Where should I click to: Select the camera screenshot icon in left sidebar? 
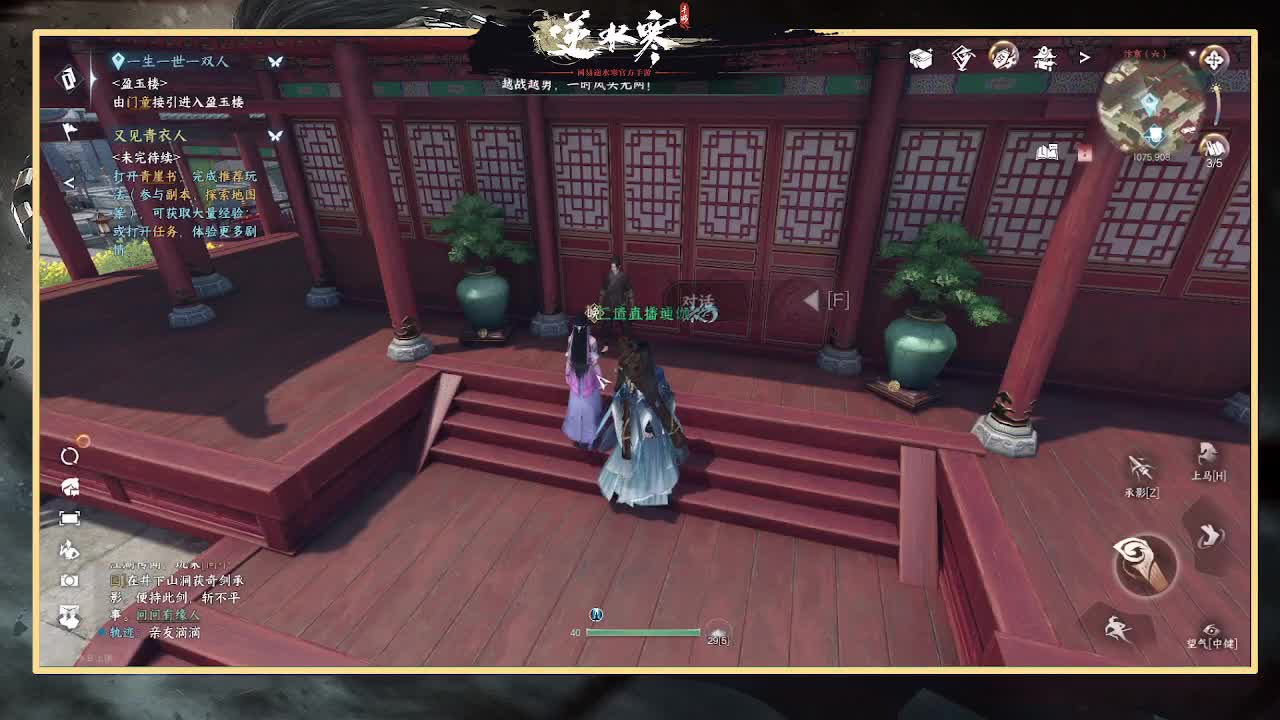69,580
